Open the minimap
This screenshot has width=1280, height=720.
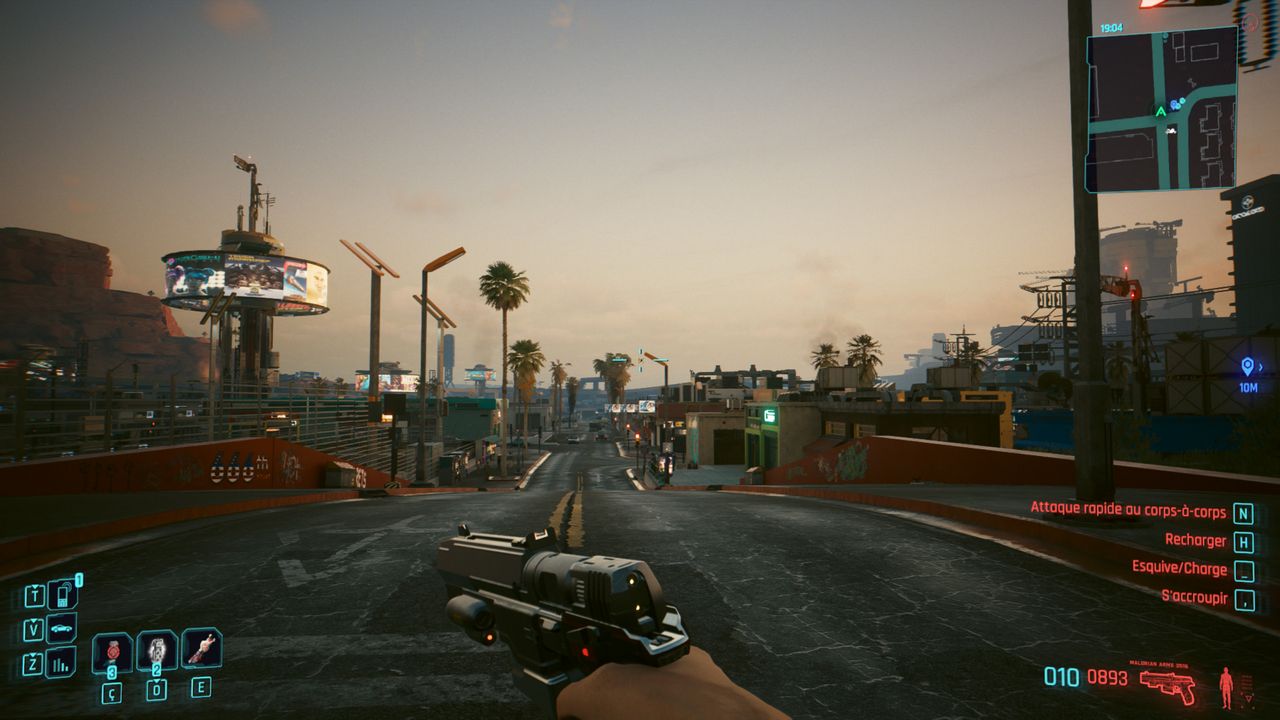tap(1161, 109)
